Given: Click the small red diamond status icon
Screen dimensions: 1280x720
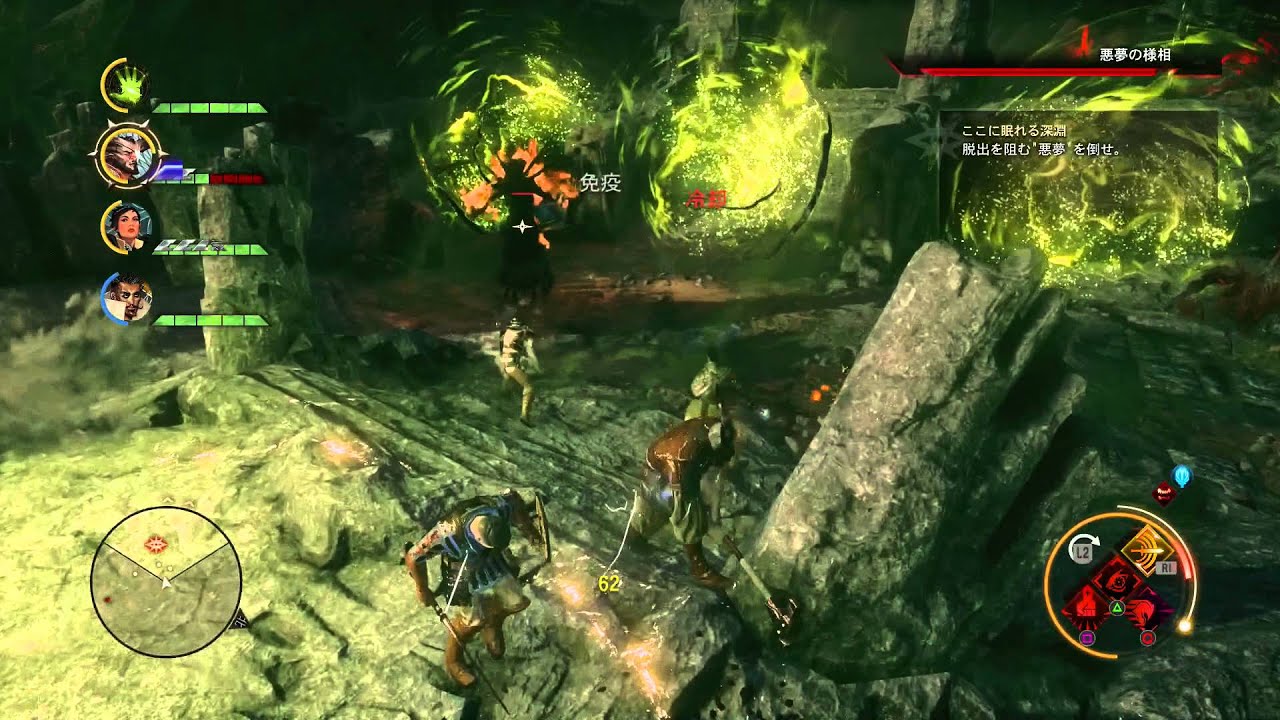Looking at the screenshot, I should point(1164,491).
